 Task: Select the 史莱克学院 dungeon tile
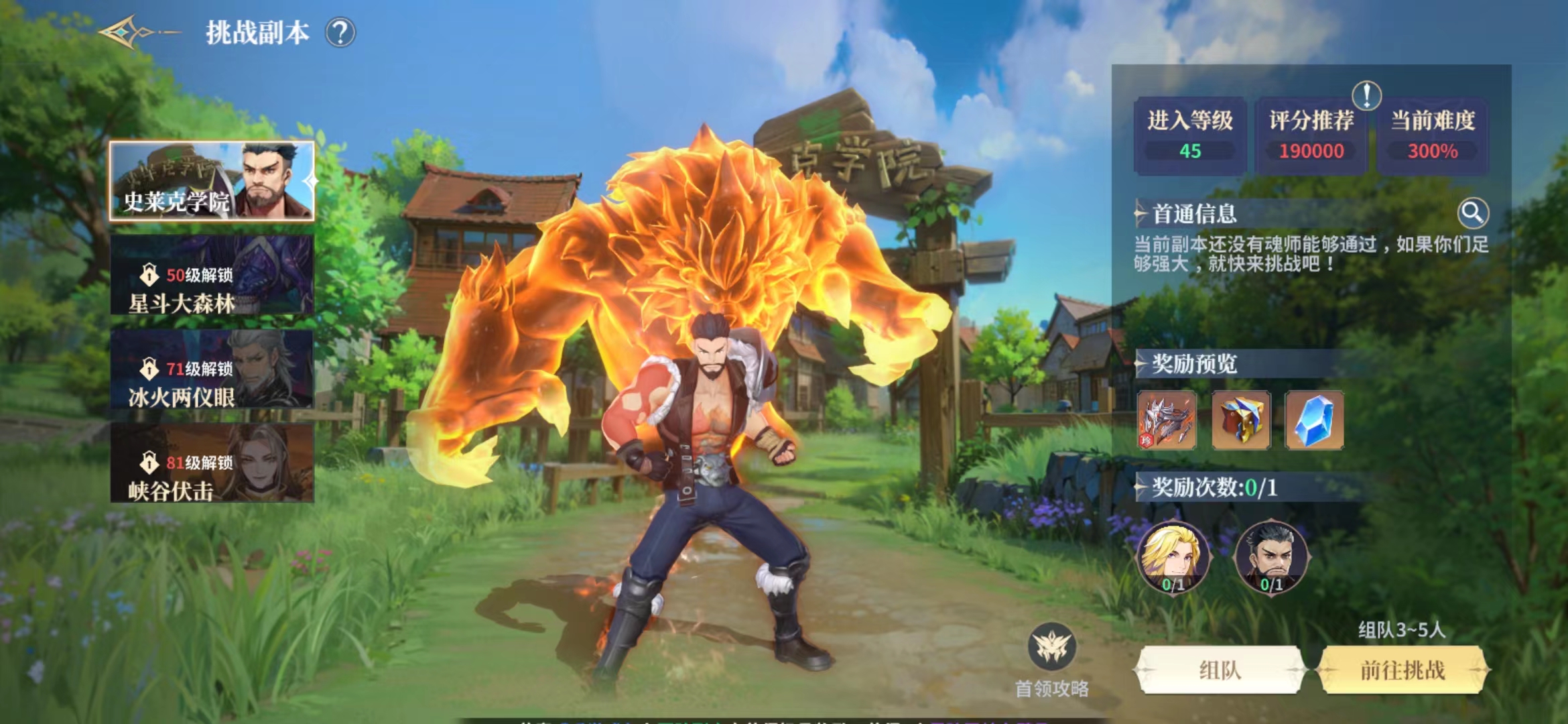212,181
